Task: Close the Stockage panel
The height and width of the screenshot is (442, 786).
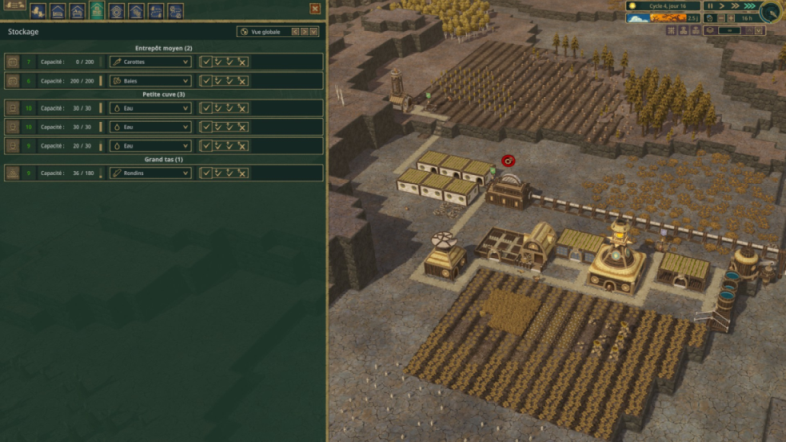Action: [315, 8]
